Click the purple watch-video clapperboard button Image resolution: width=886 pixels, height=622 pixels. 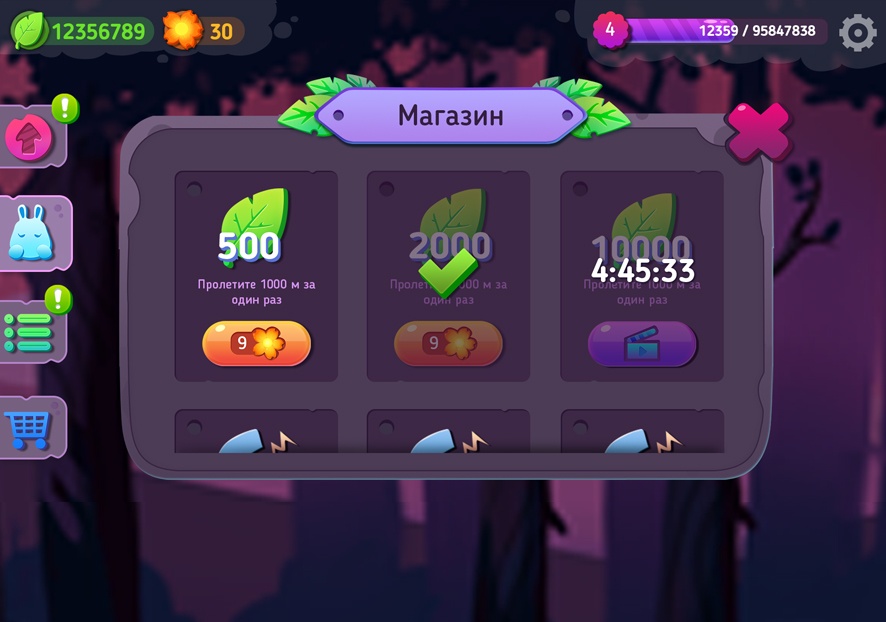pyautogui.click(x=641, y=344)
